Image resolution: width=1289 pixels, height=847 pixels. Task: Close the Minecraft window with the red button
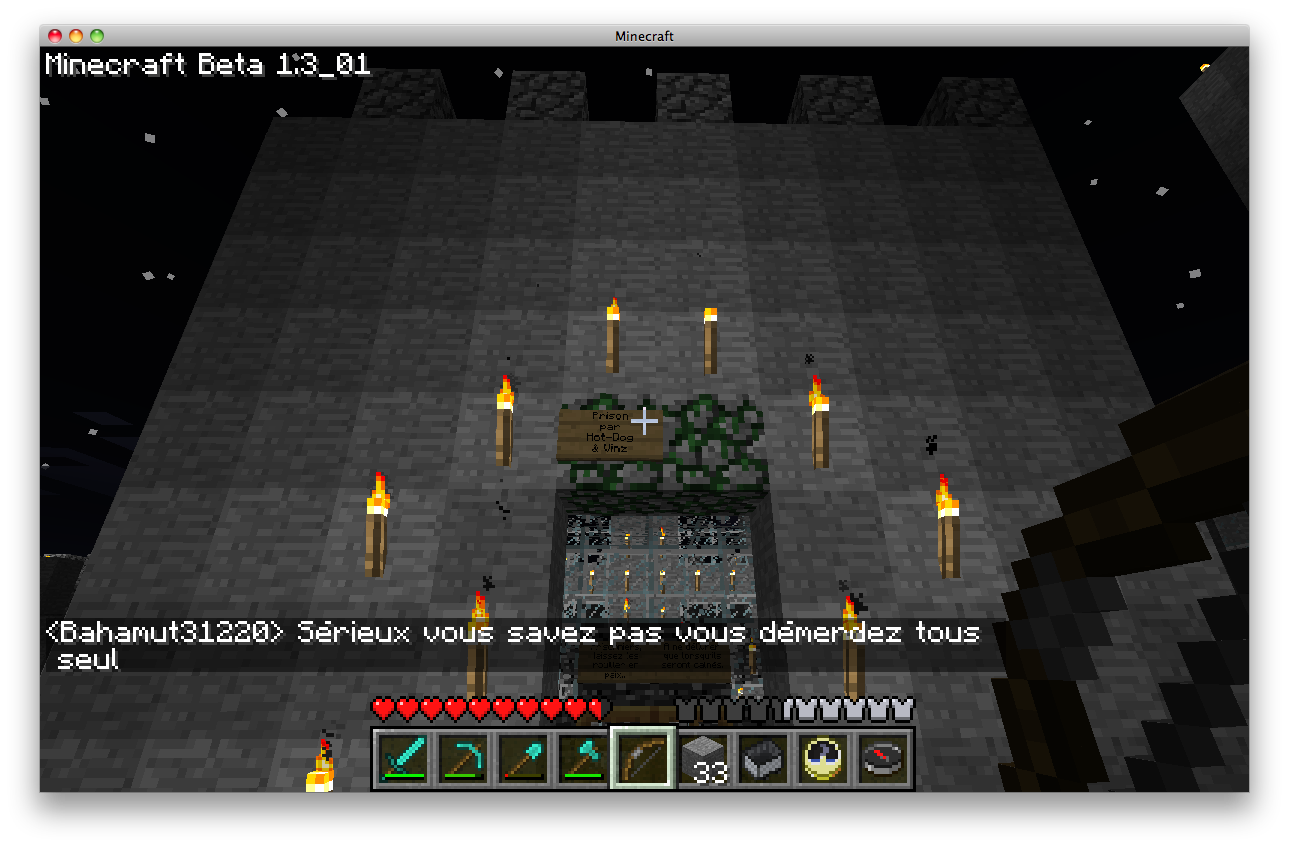point(55,36)
